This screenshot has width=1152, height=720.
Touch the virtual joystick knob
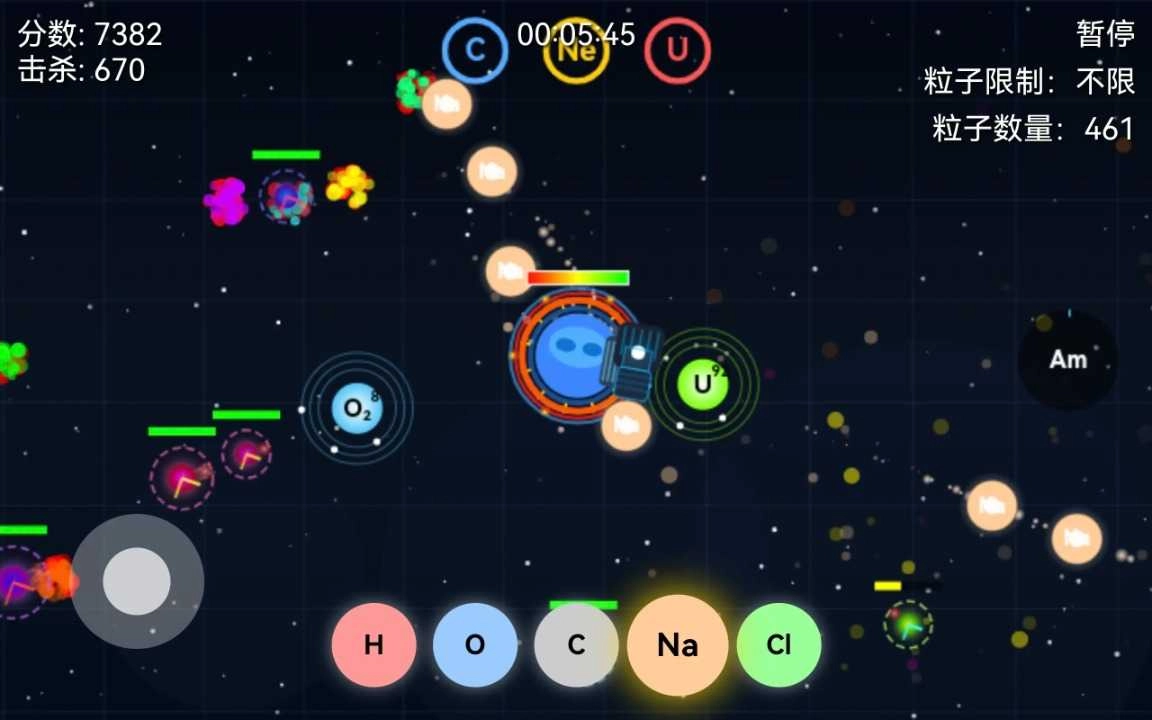pos(137,581)
